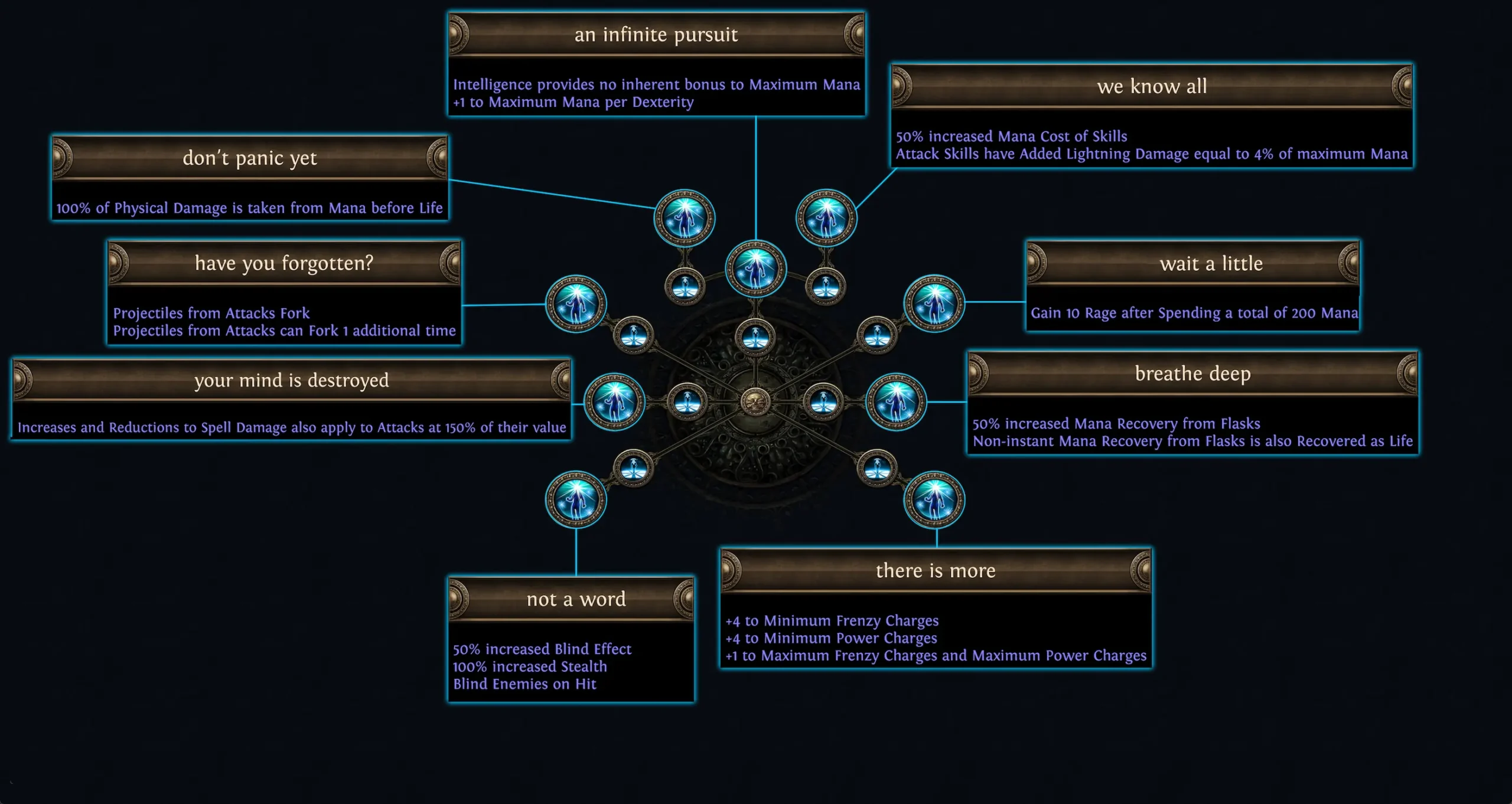The height and width of the screenshot is (804, 1512).
Task: Allocate the "not a word" notable node
Action: coord(576,498)
